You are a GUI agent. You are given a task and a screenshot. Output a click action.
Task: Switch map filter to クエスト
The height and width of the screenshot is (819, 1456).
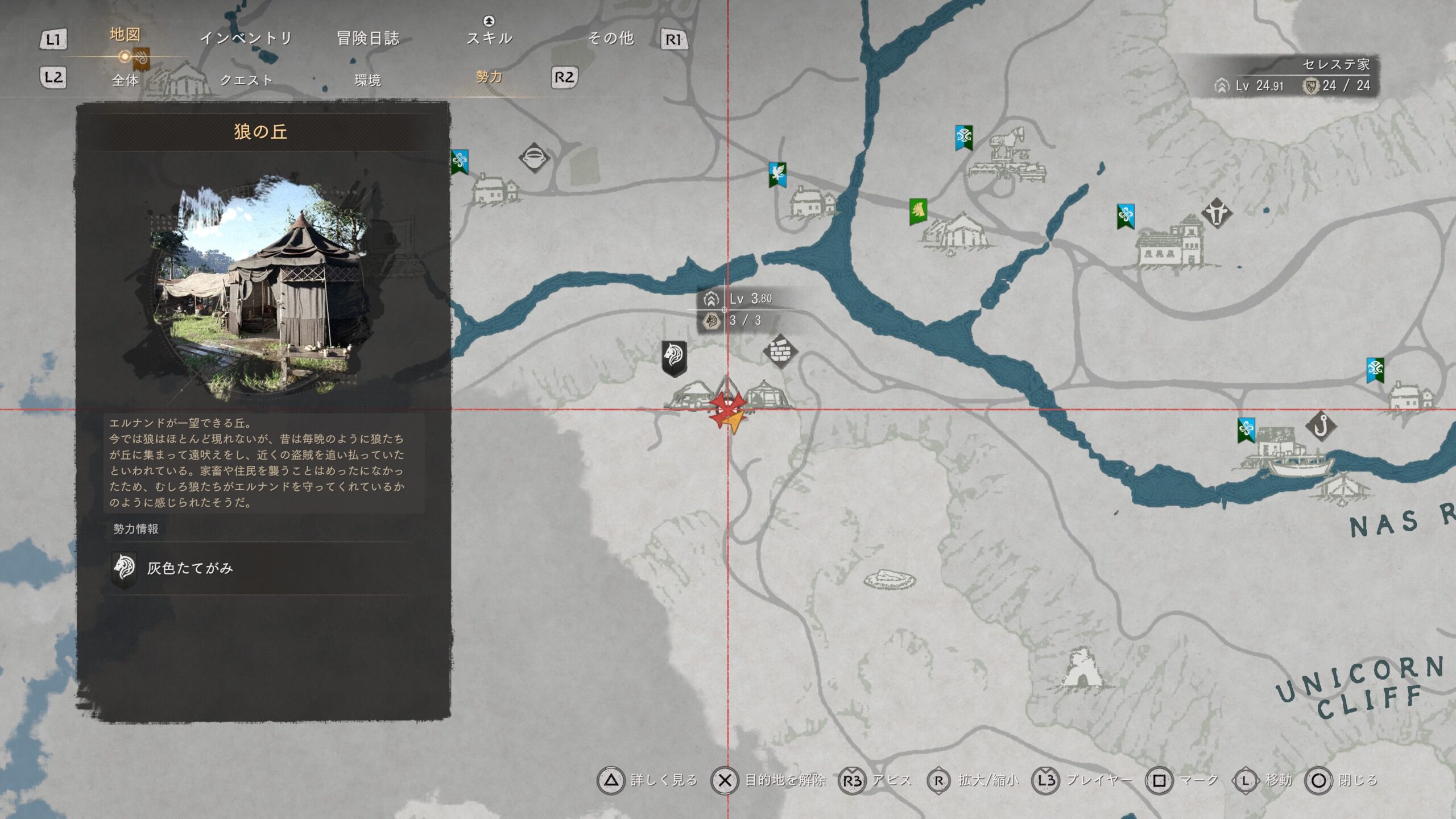246,80
